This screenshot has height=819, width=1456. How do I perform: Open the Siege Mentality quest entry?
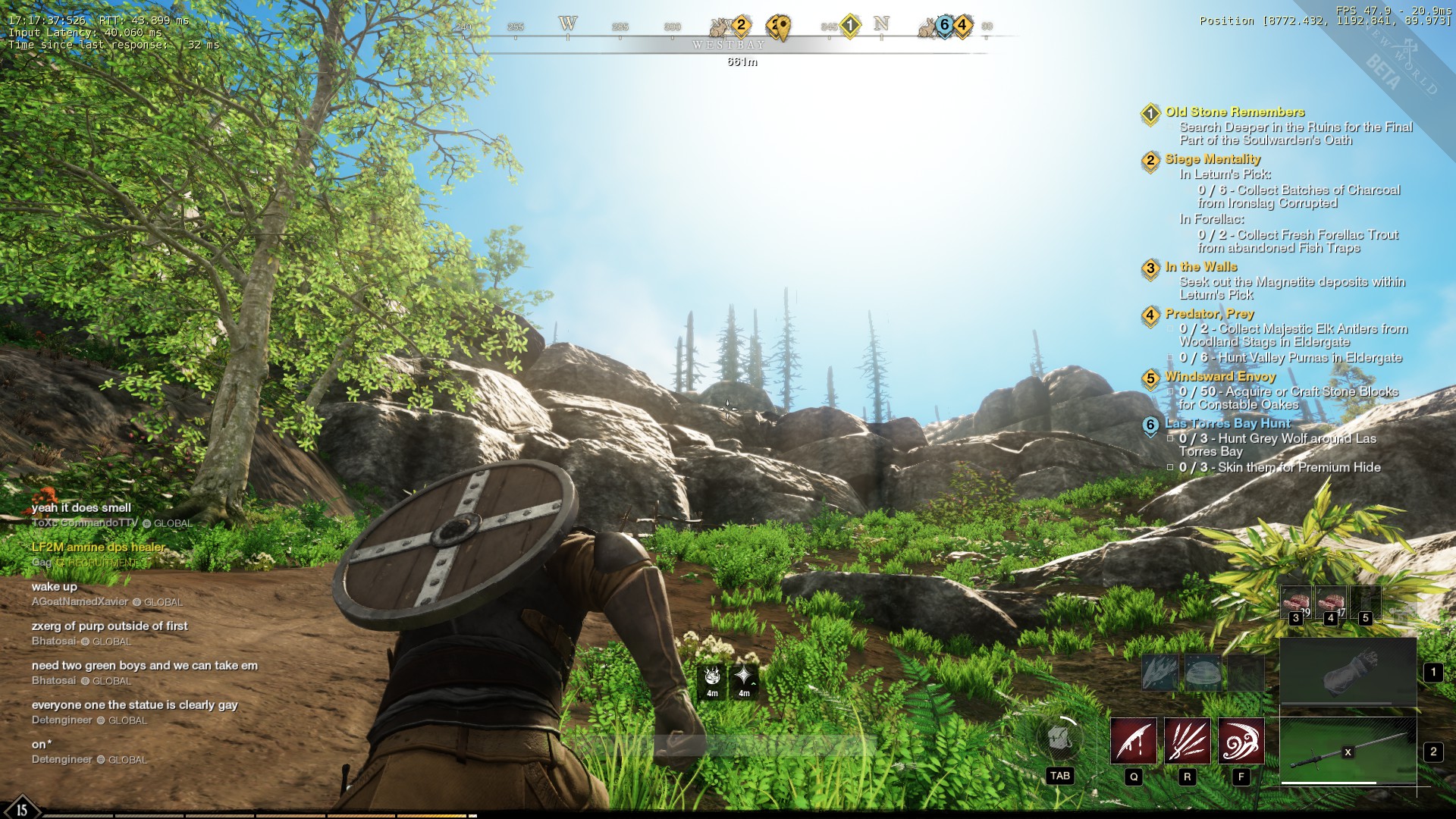coord(1213,159)
